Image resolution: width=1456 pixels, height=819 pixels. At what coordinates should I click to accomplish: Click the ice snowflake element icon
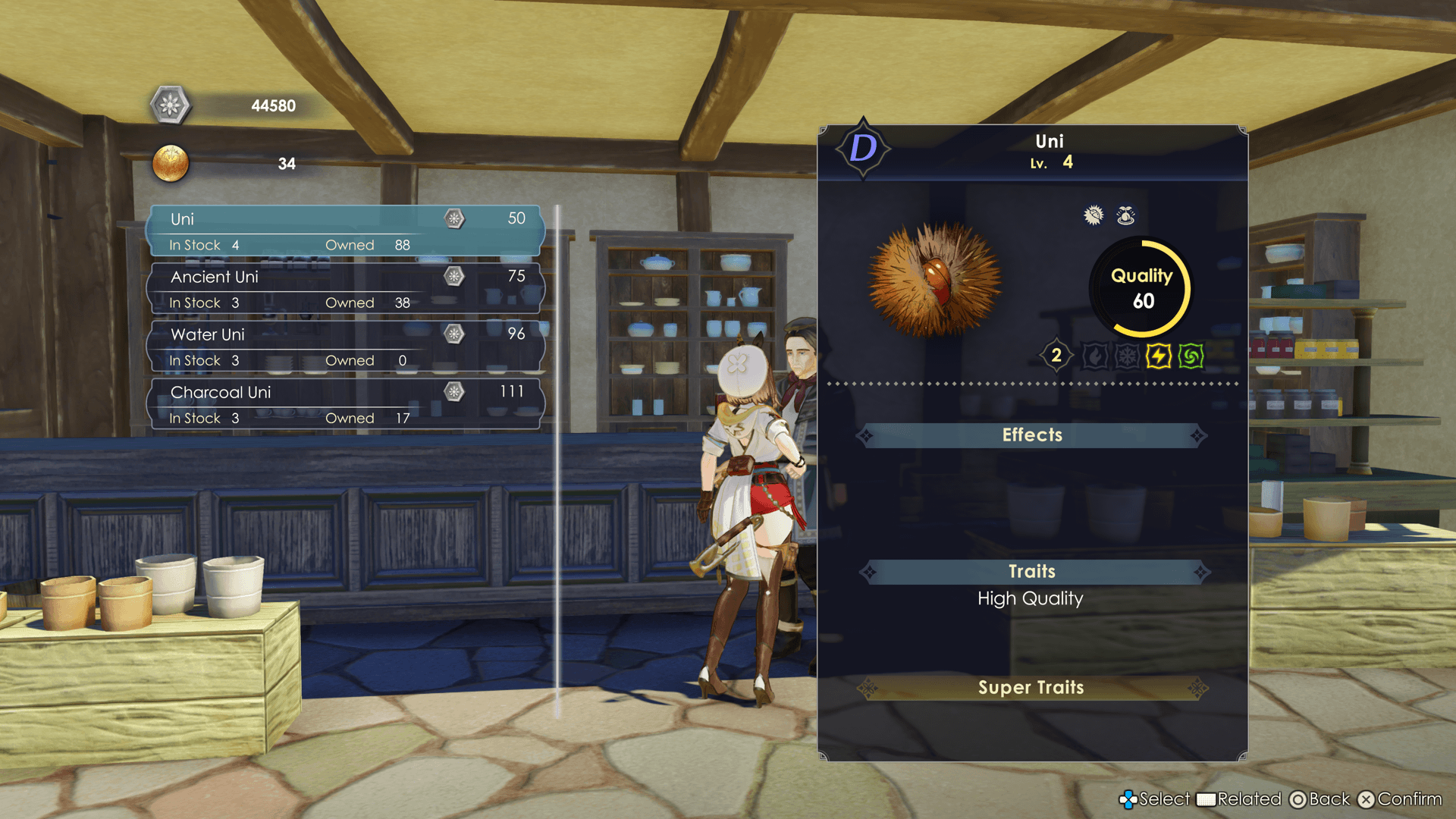click(x=1127, y=356)
